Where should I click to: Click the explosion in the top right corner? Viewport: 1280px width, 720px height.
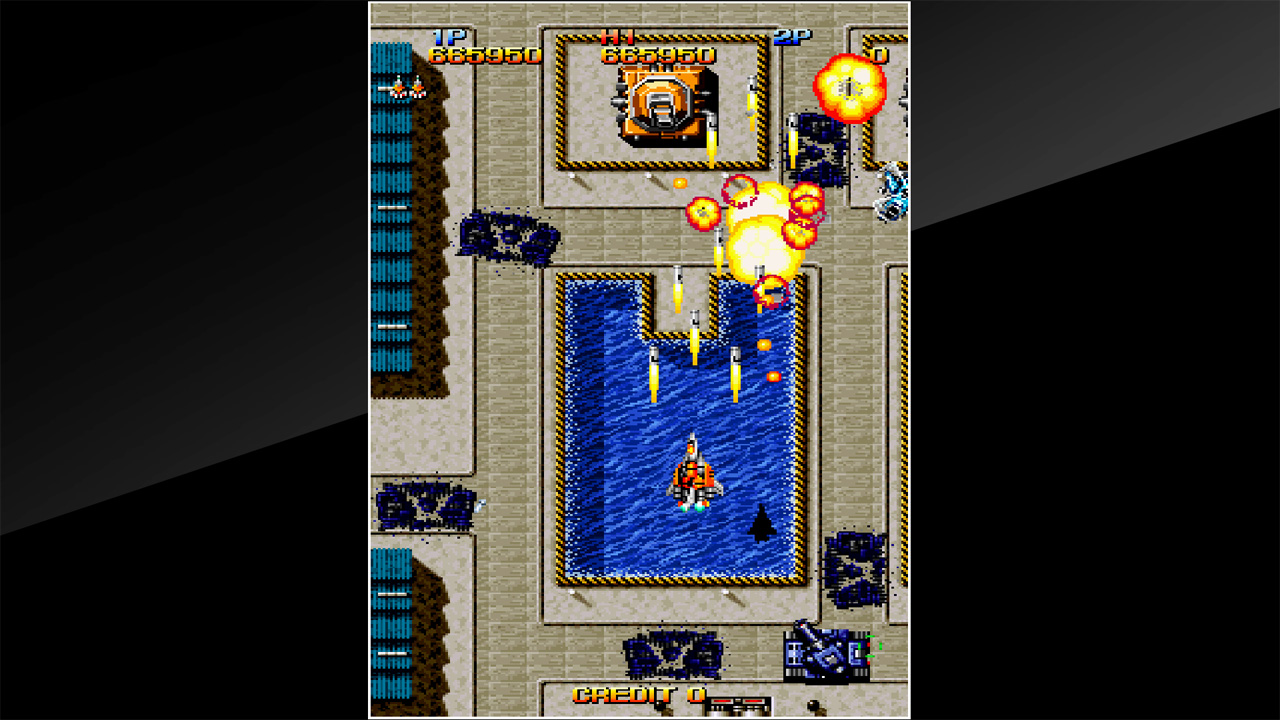[849, 90]
